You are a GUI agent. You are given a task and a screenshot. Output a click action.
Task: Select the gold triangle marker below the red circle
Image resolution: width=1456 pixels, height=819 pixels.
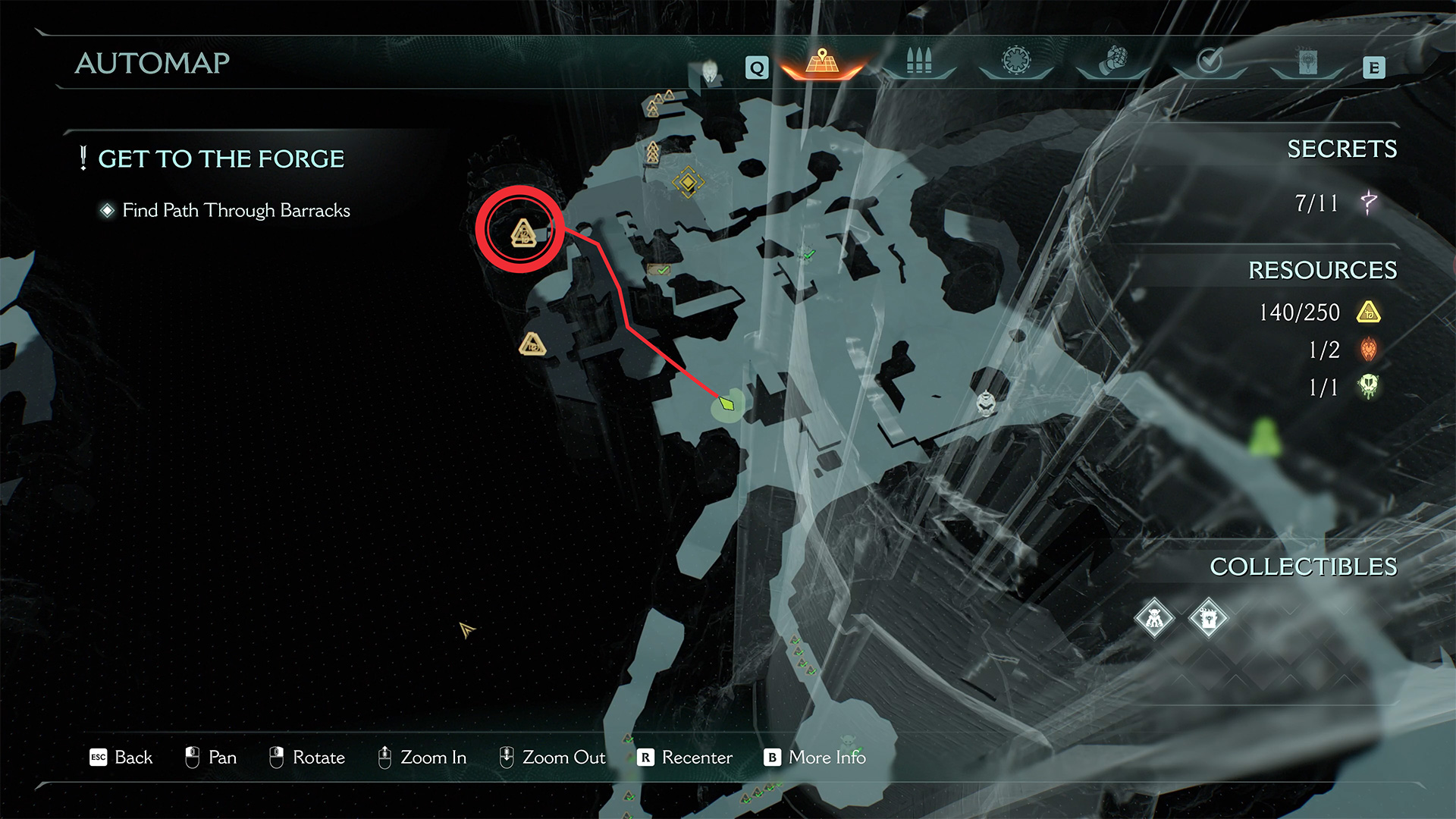pos(532,344)
